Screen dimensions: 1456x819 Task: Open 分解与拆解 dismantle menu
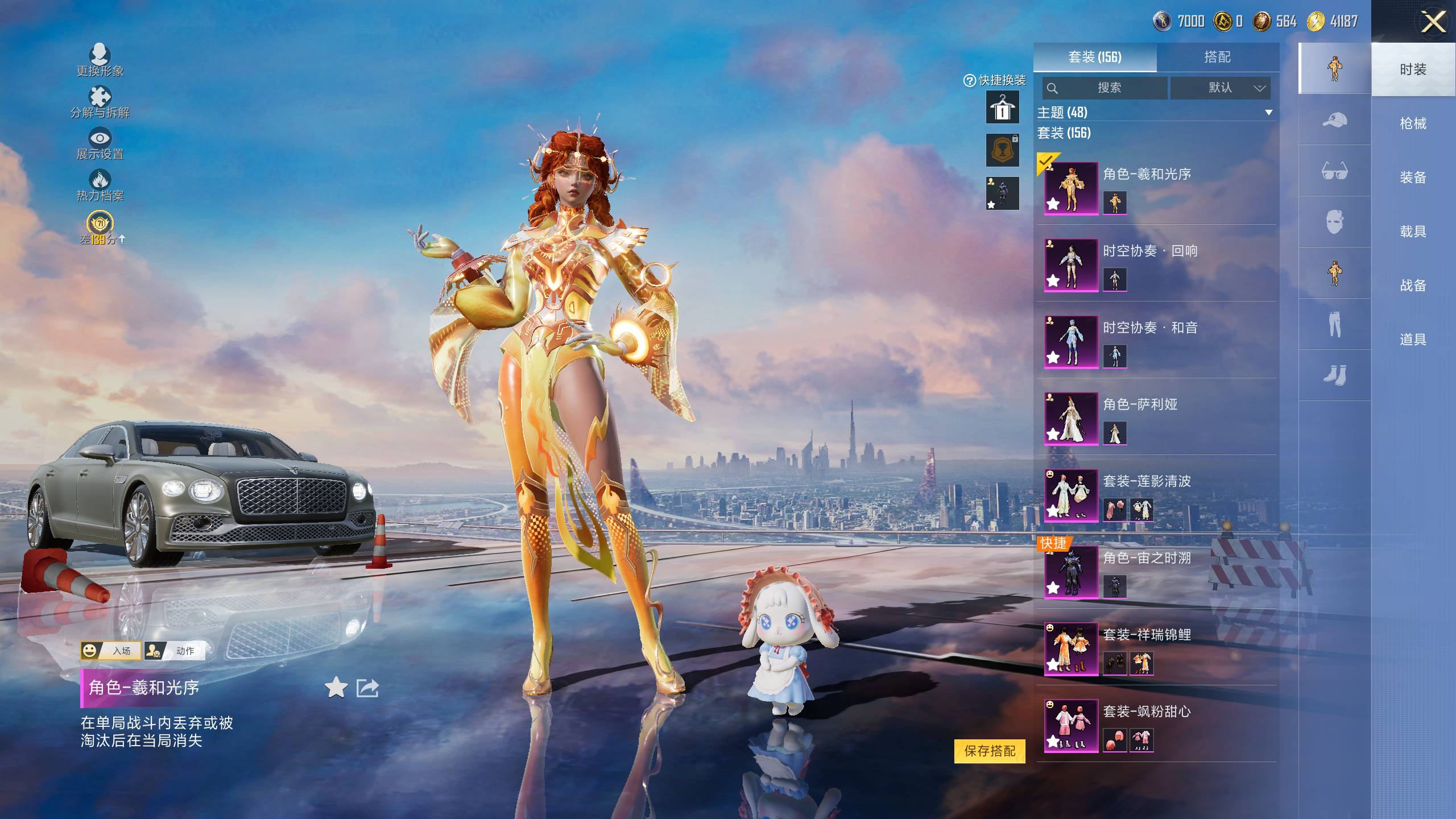coord(100,102)
